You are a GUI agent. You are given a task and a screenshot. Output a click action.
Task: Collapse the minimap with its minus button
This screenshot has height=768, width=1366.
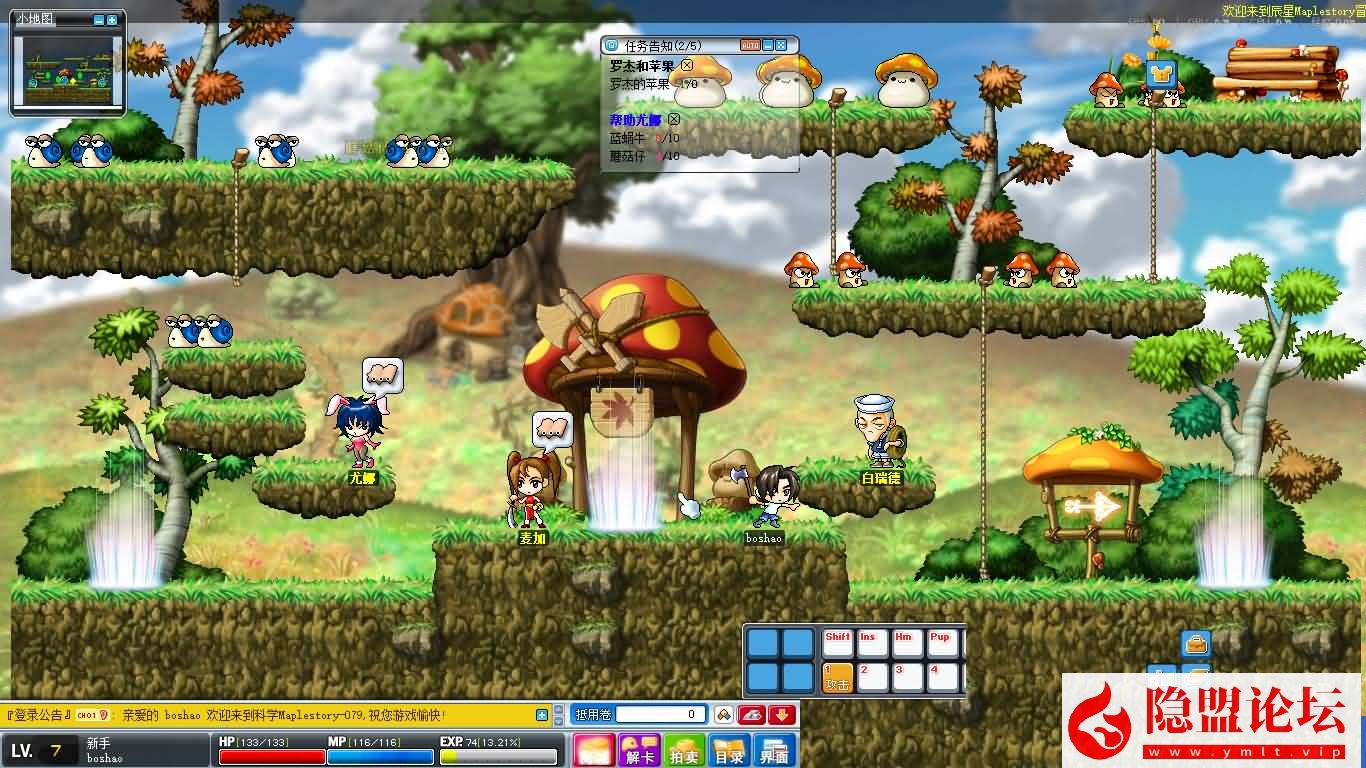click(98, 20)
